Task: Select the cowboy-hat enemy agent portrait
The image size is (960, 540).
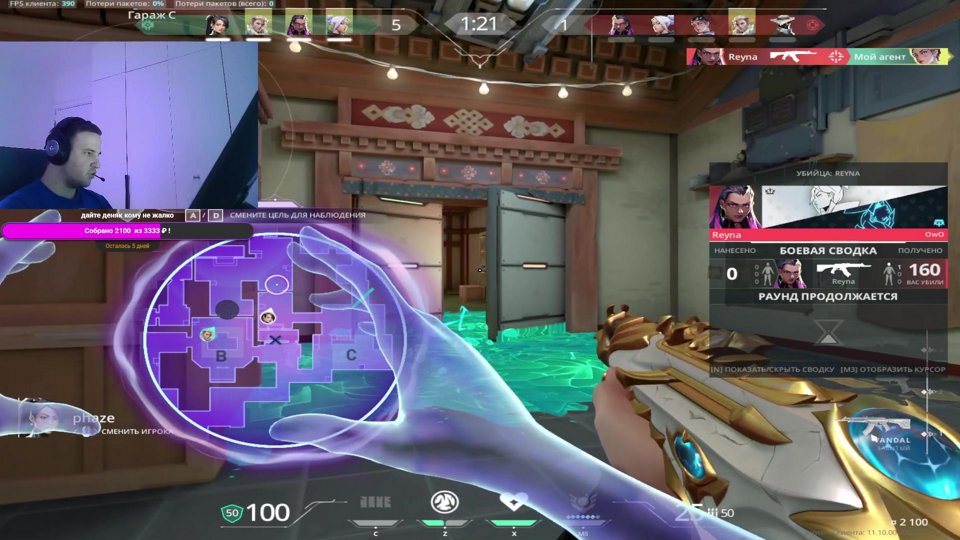Action: (x=780, y=24)
